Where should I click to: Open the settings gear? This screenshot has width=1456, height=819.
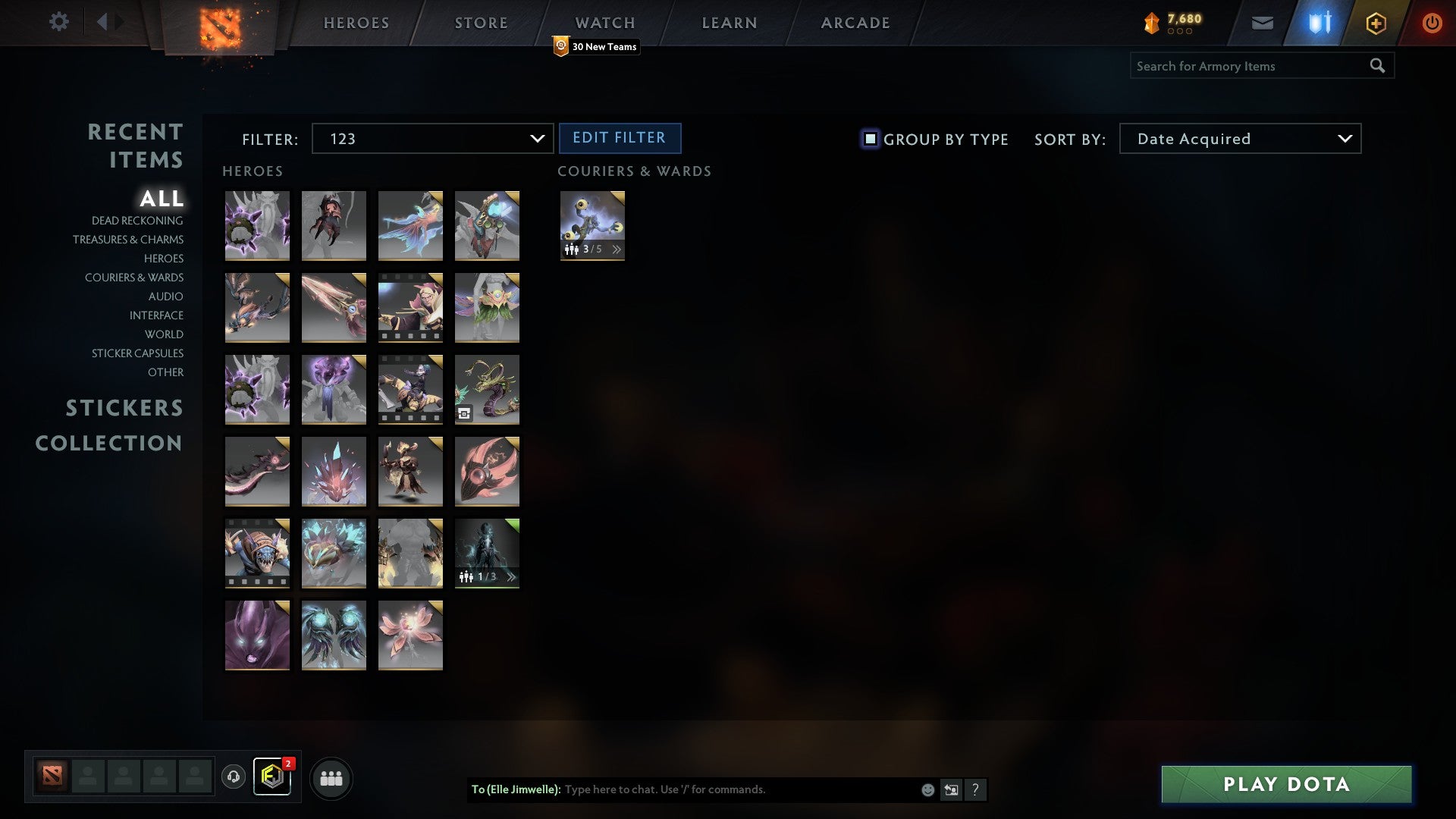59,22
